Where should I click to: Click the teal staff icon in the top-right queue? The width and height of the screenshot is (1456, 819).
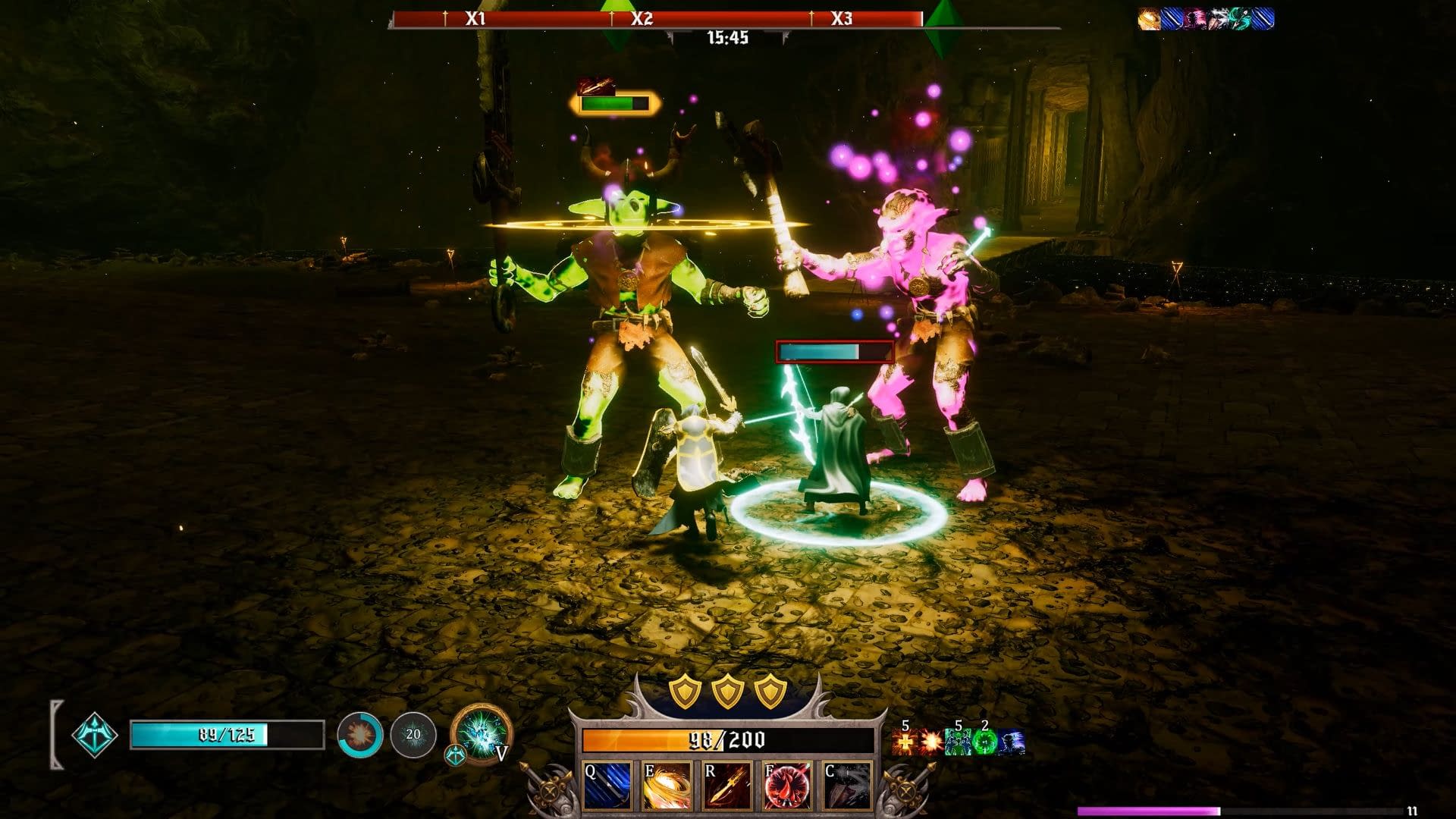[1241, 19]
